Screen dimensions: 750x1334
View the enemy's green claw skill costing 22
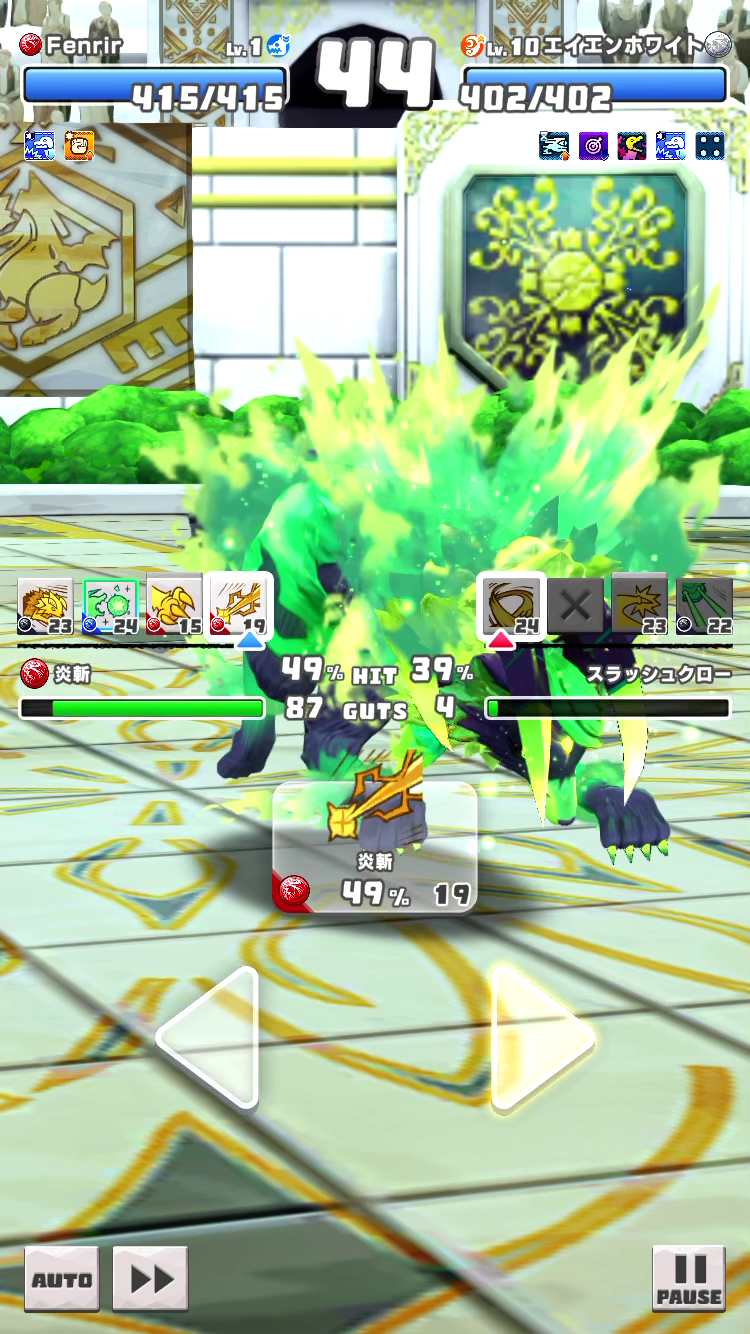click(704, 605)
